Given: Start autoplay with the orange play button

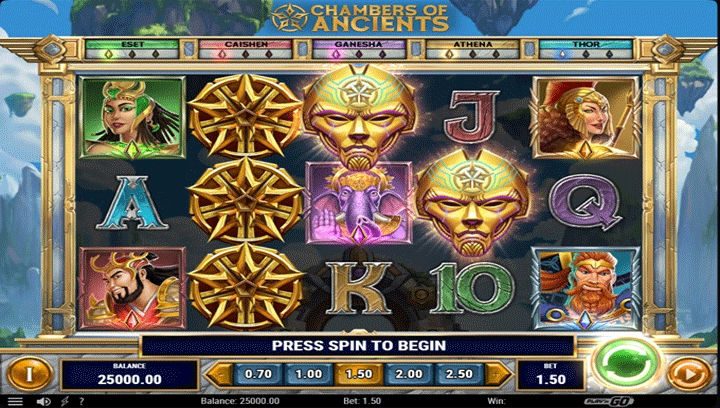Looking at the screenshot, I should (x=685, y=375).
